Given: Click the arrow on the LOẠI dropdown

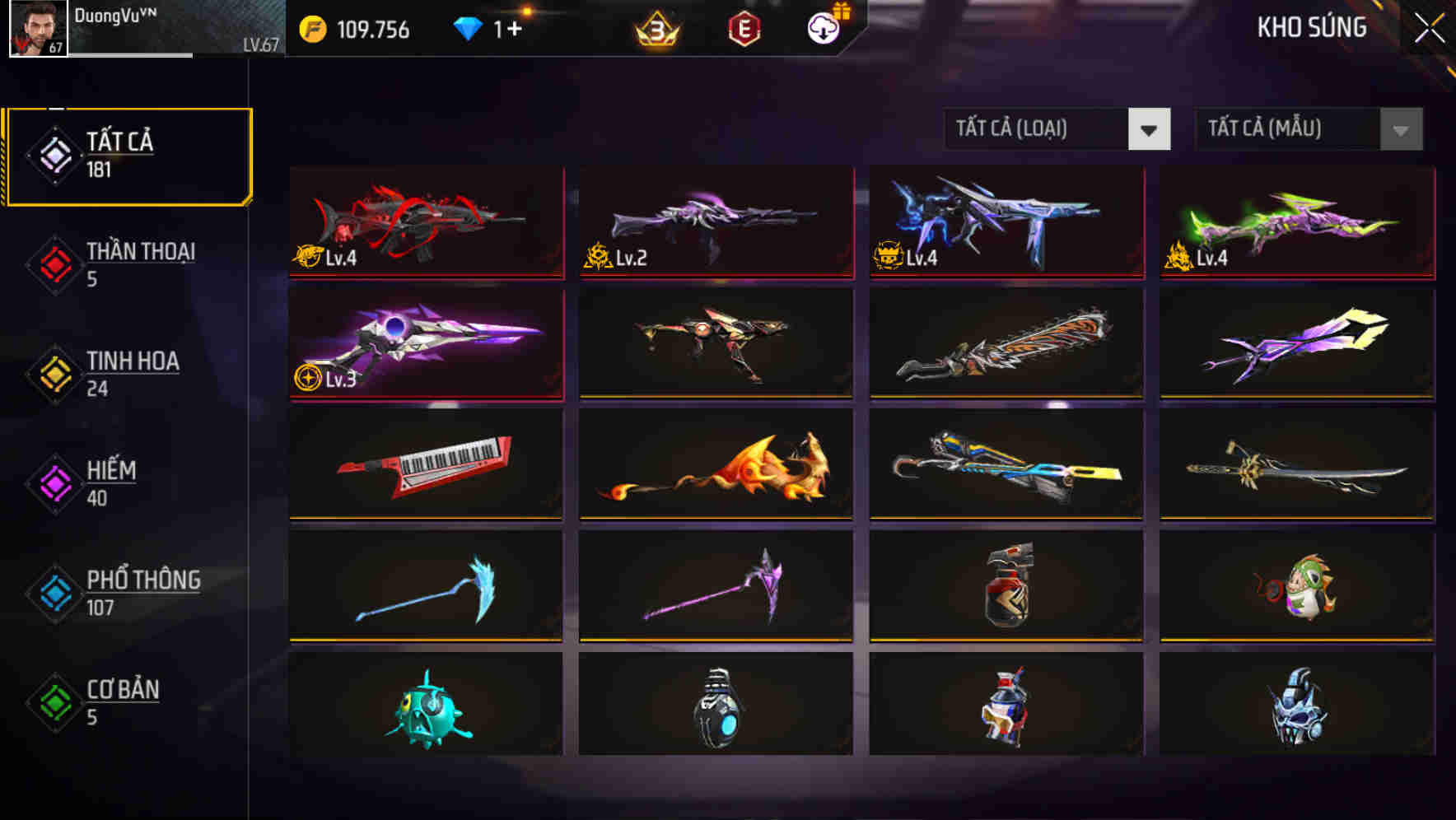Looking at the screenshot, I should [1150, 129].
